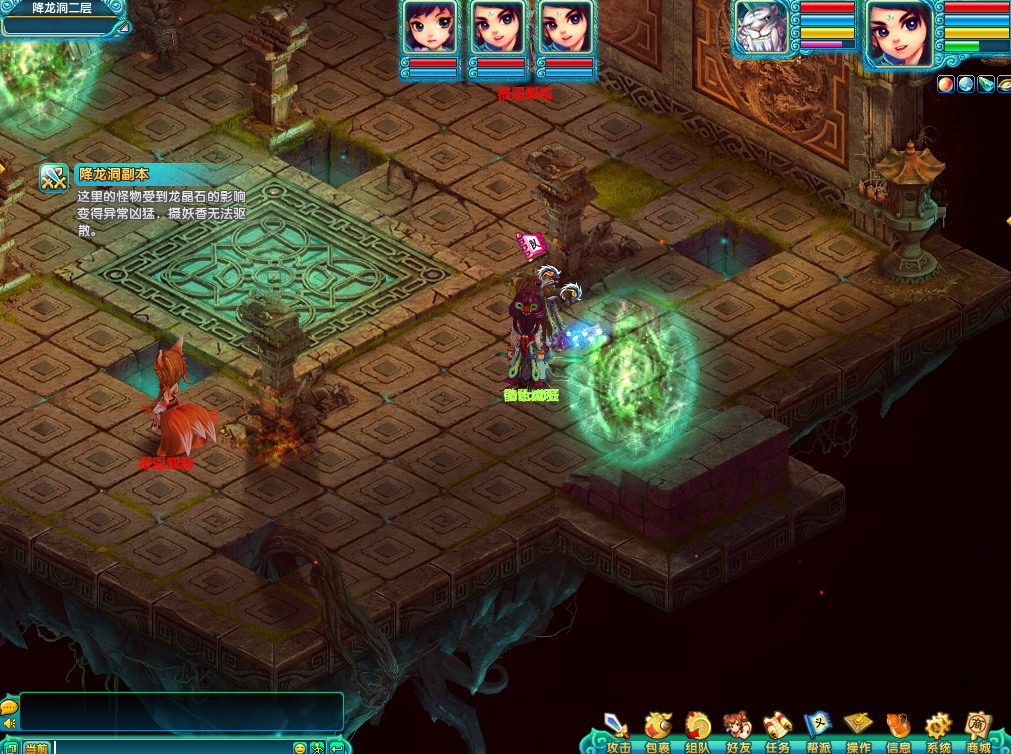
Task: Send chat with the enter arrow button
Action: 336,747
